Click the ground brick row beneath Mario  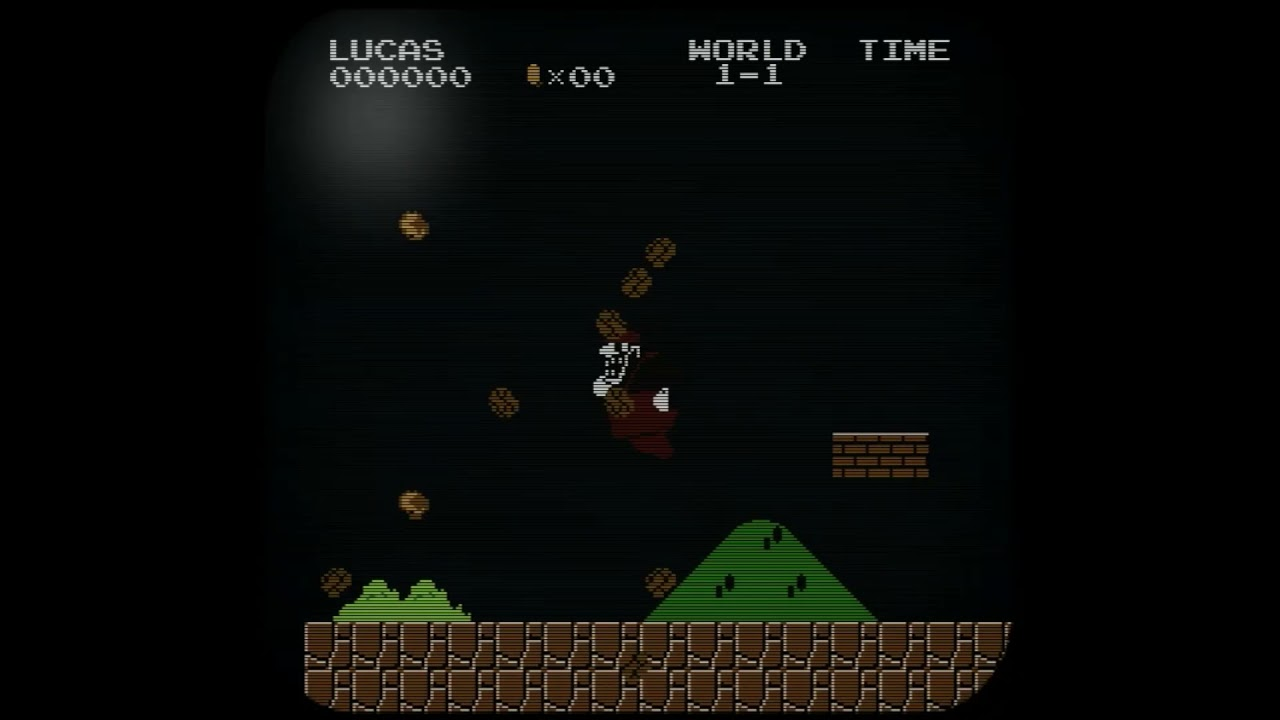[x=630, y=660]
